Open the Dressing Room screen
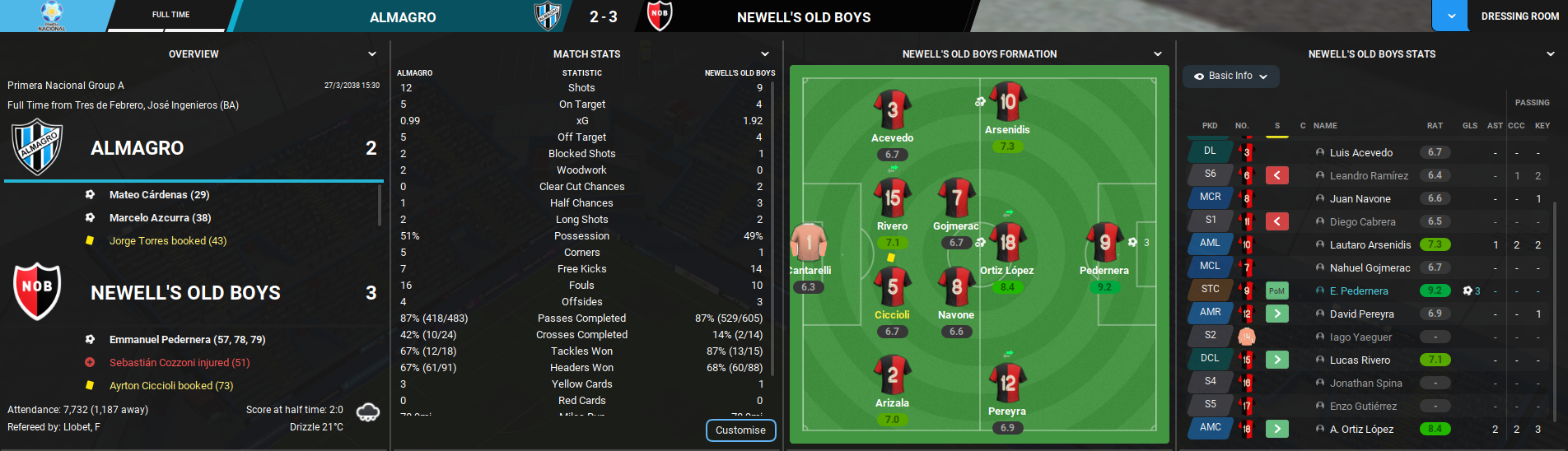The height and width of the screenshot is (451, 1568). [1519, 16]
